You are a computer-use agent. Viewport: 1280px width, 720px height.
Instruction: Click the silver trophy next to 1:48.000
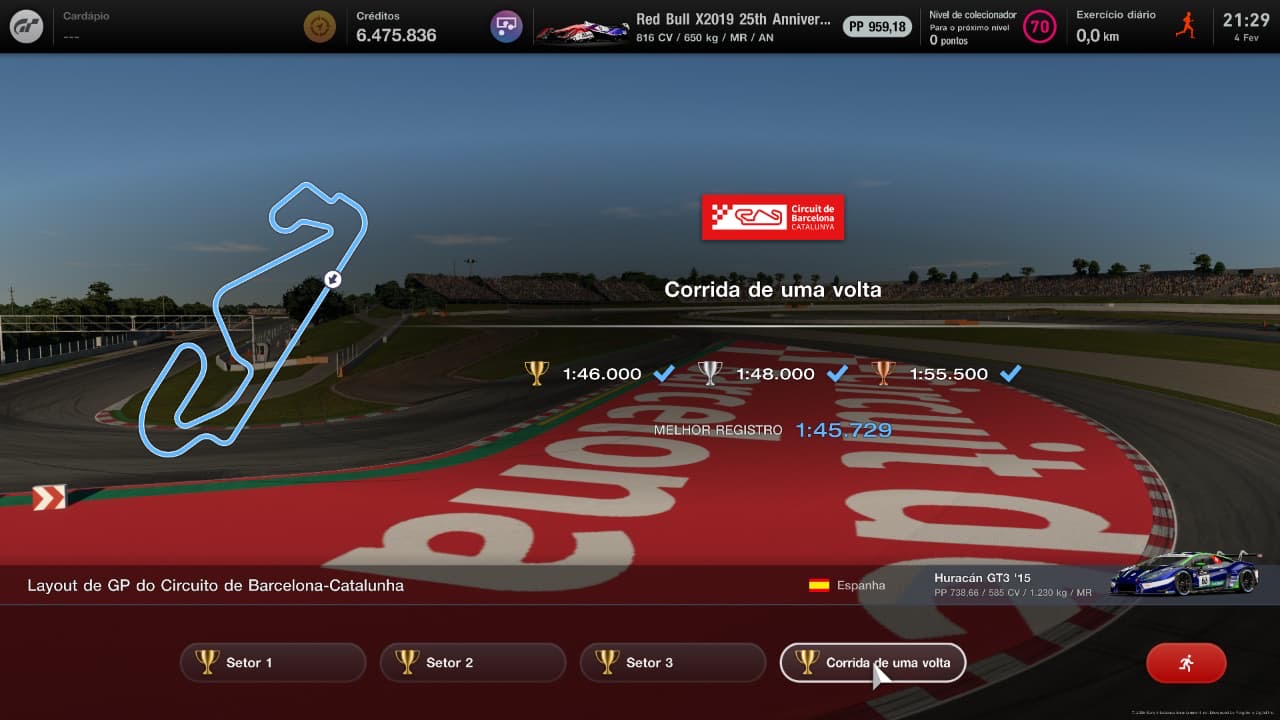tap(710, 373)
